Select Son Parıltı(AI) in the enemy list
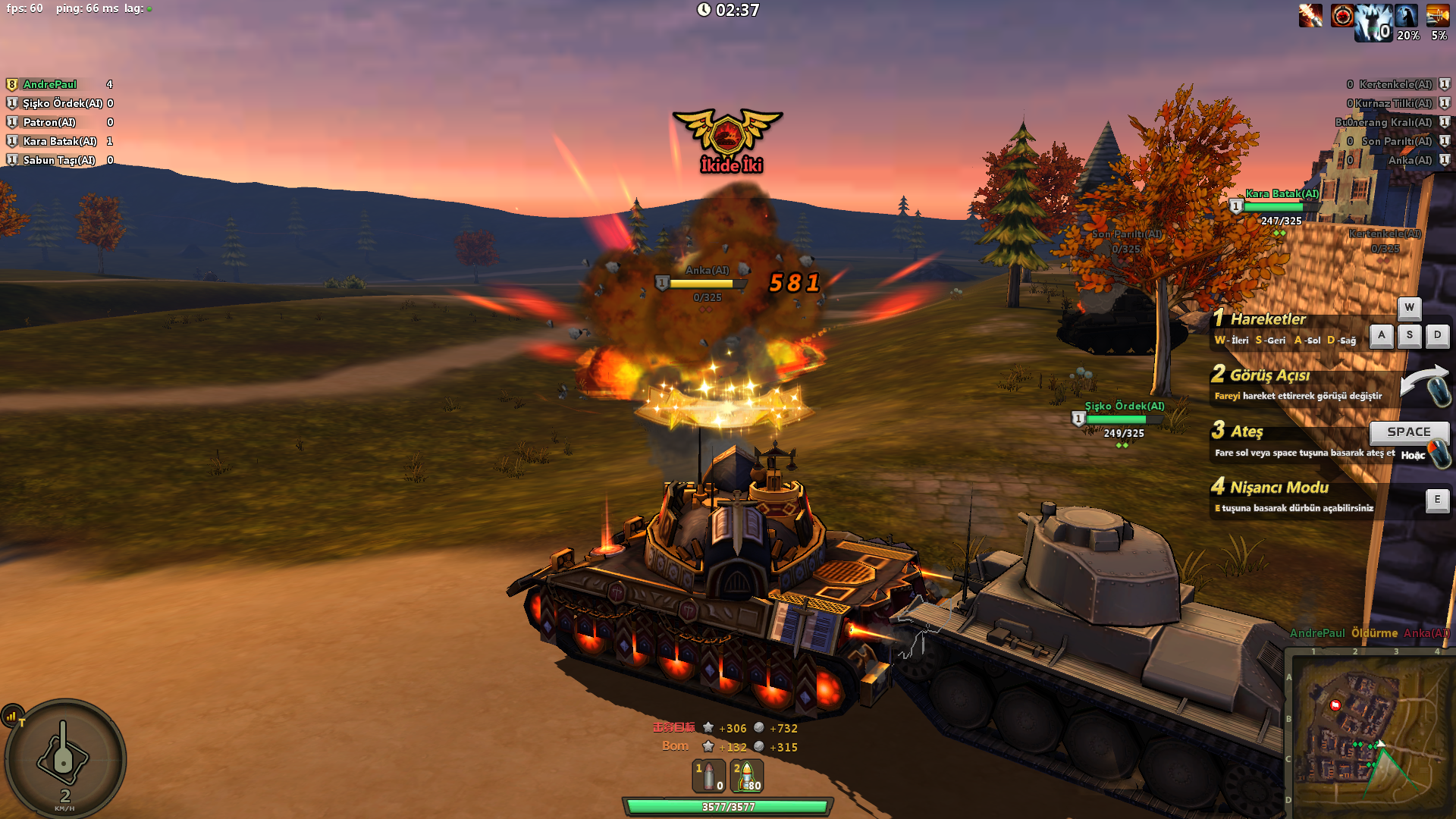 1396,141
